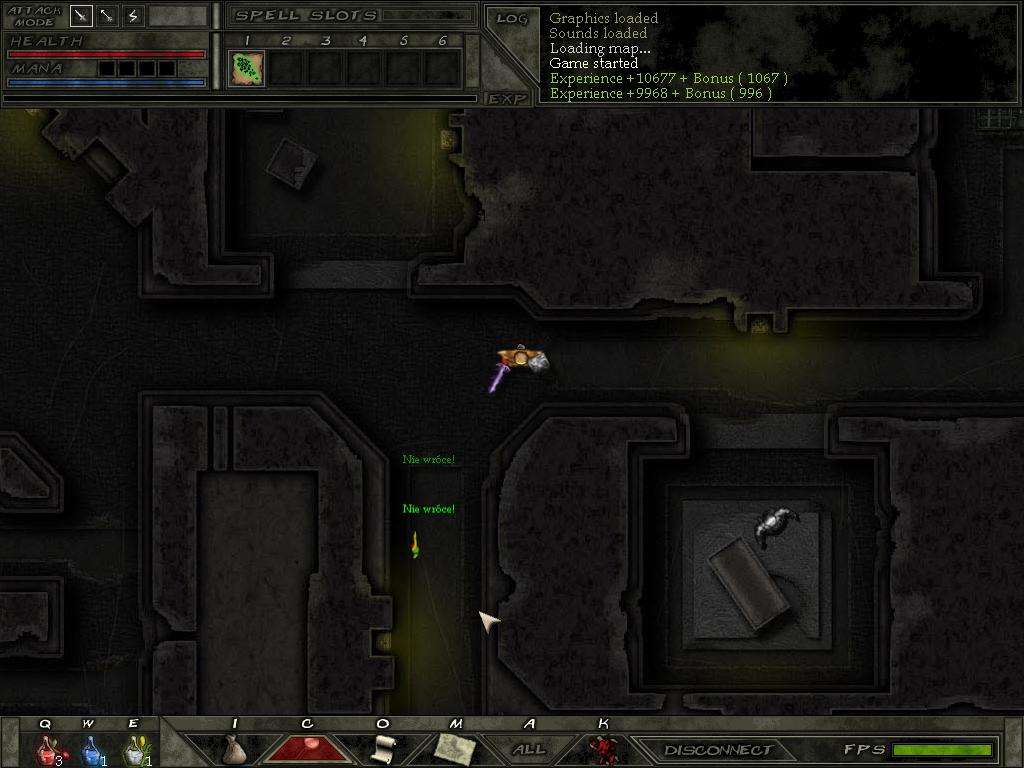1024x768 pixels.
Task: Use the yellow-green potion
Action: tap(135, 749)
